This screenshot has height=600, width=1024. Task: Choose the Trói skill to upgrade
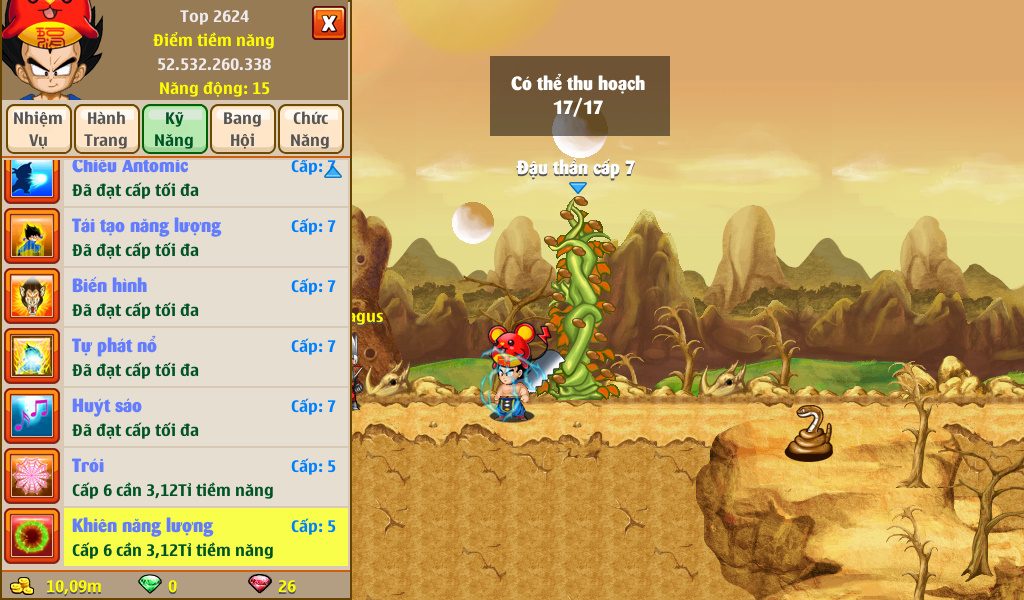(205, 477)
